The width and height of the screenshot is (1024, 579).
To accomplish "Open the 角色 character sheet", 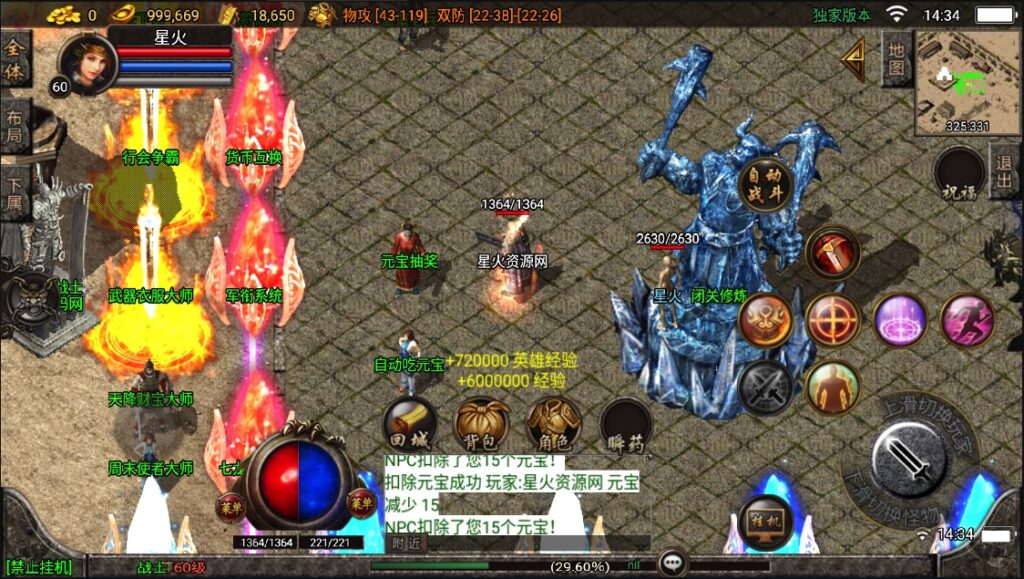I will (x=554, y=424).
